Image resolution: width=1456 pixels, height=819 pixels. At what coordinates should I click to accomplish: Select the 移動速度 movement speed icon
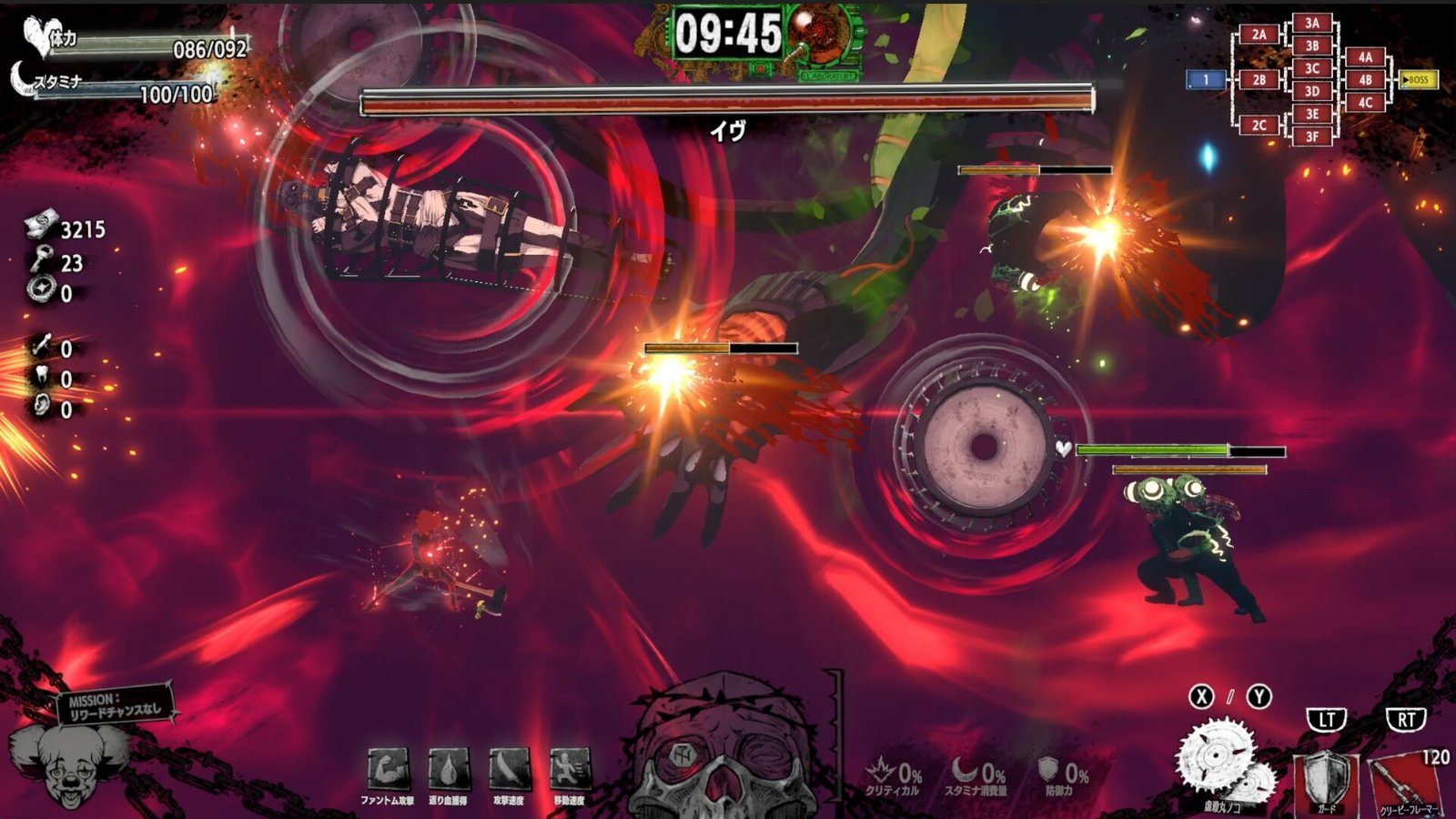570,769
